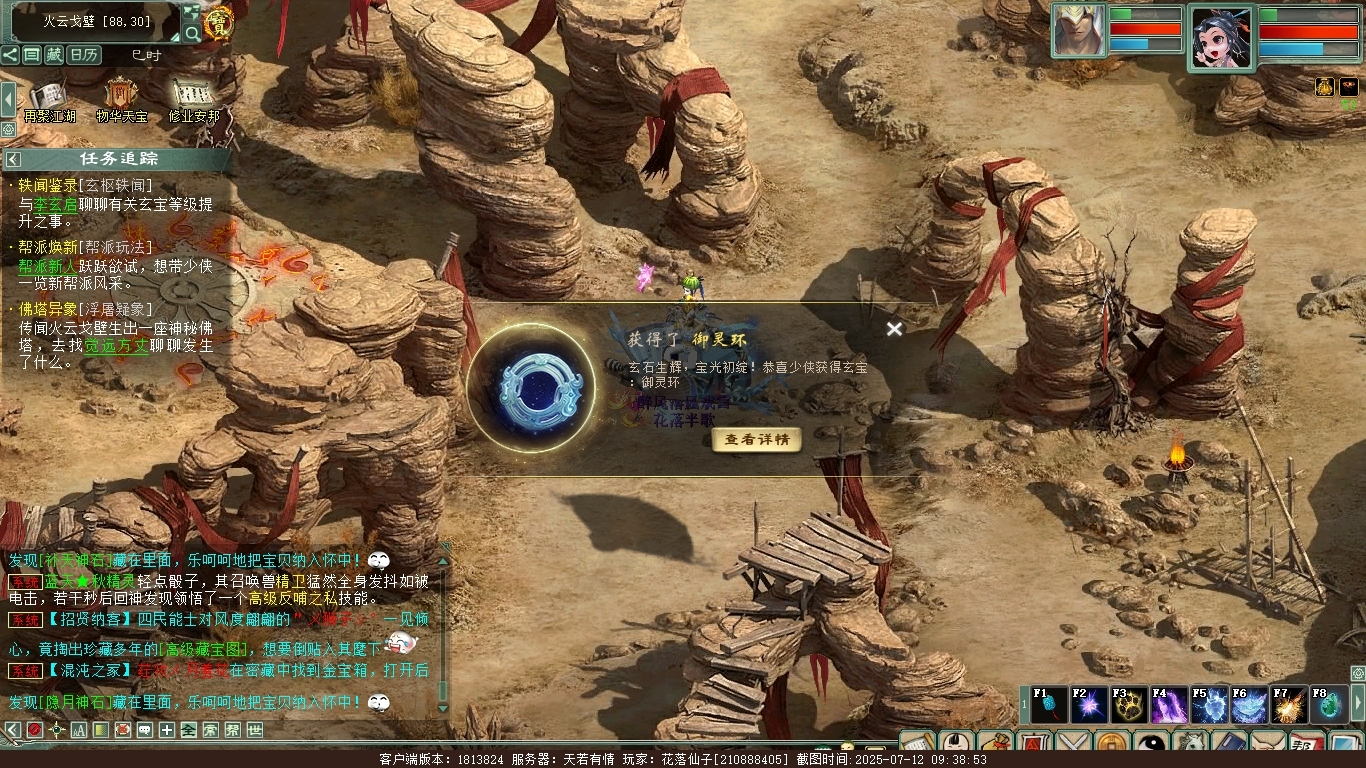
Task: Select the chibi girl pet portrait
Action: (x=1220, y=35)
